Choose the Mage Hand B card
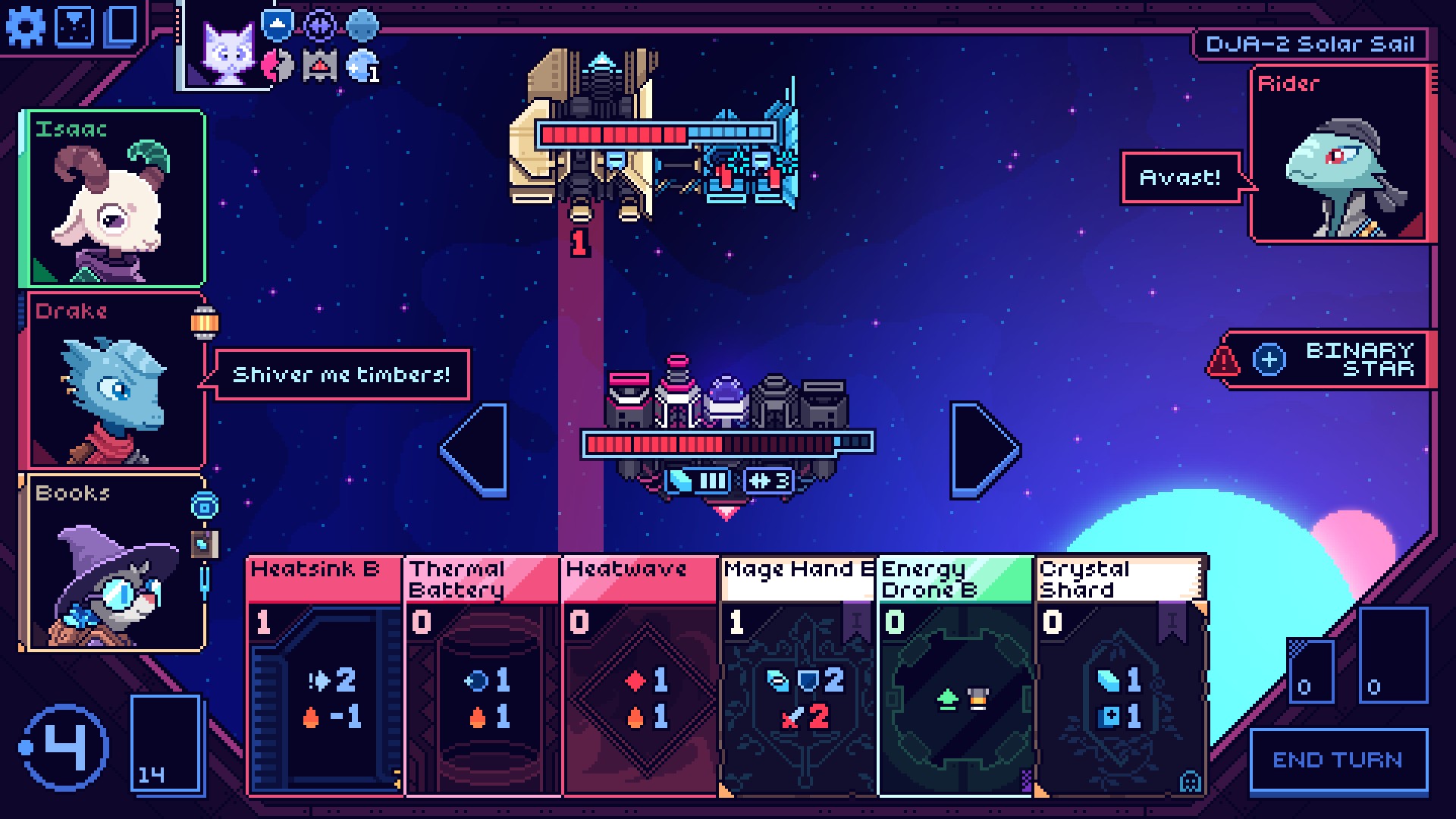This screenshot has width=1456, height=819. (798, 676)
